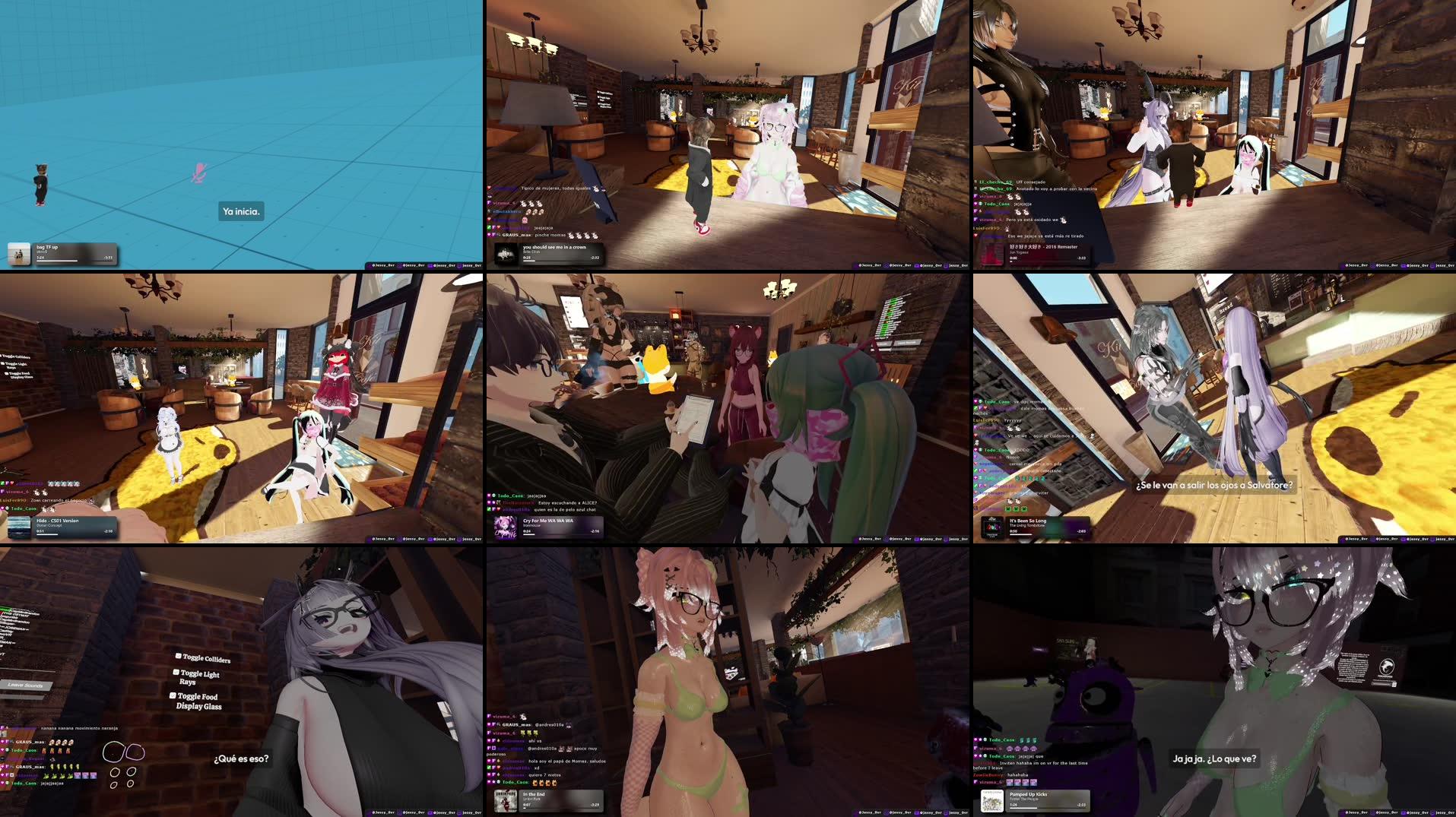Check the Toggle Light Rays option
The width and height of the screenshot is (1456, 817).
point(175,673)
